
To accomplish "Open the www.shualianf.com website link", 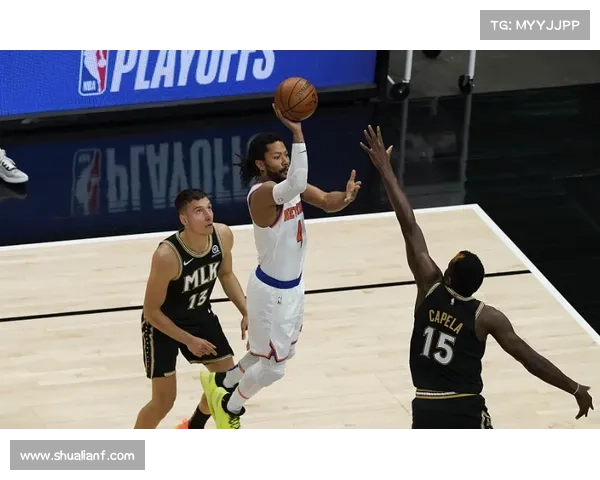I will (78, 456).
